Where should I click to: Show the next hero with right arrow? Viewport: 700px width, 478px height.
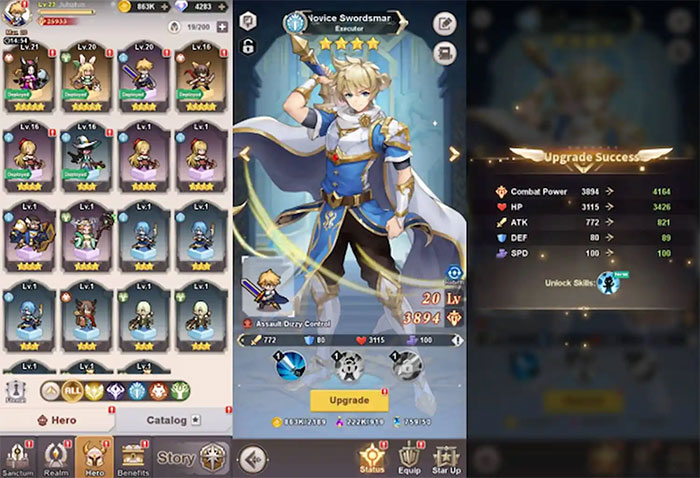[453, 154]
